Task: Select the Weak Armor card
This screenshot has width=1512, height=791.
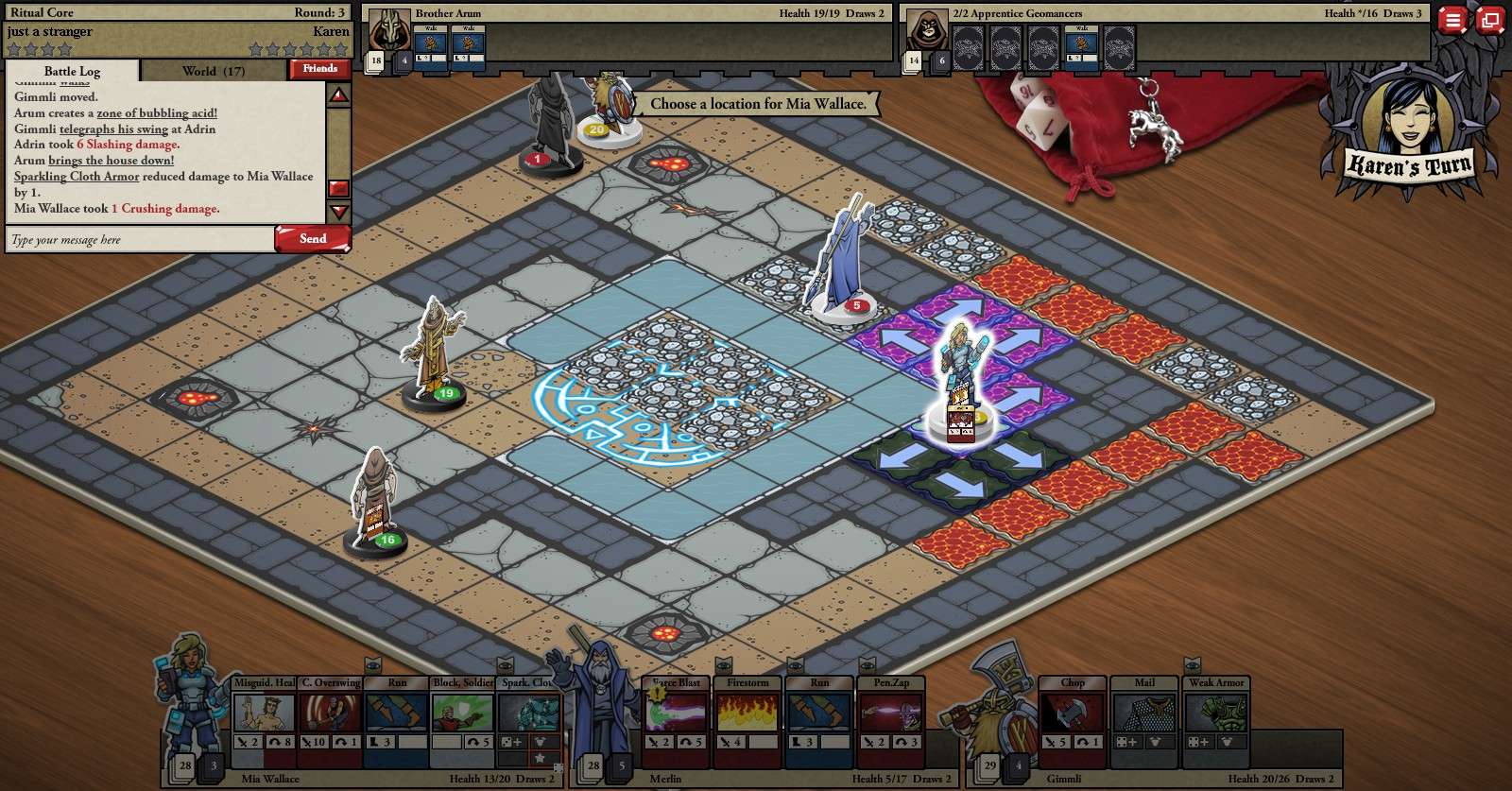Action: (1216, 715)
